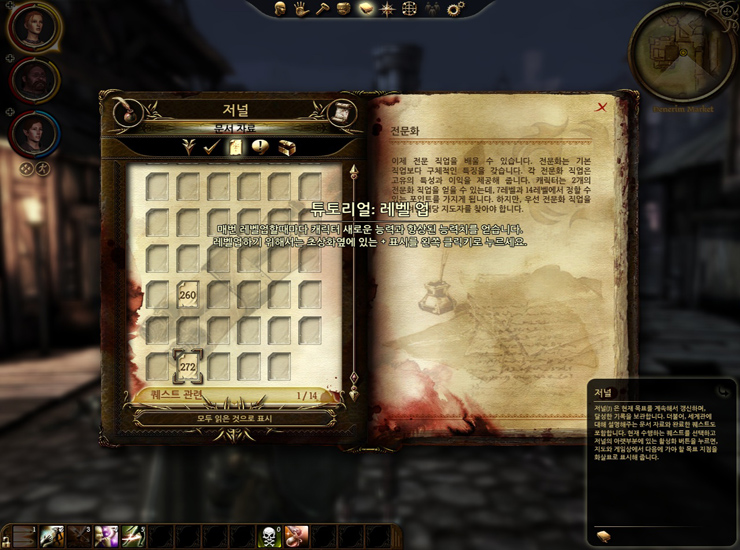Switch to the treasure chest journal tab

click(x=286, y=147)
